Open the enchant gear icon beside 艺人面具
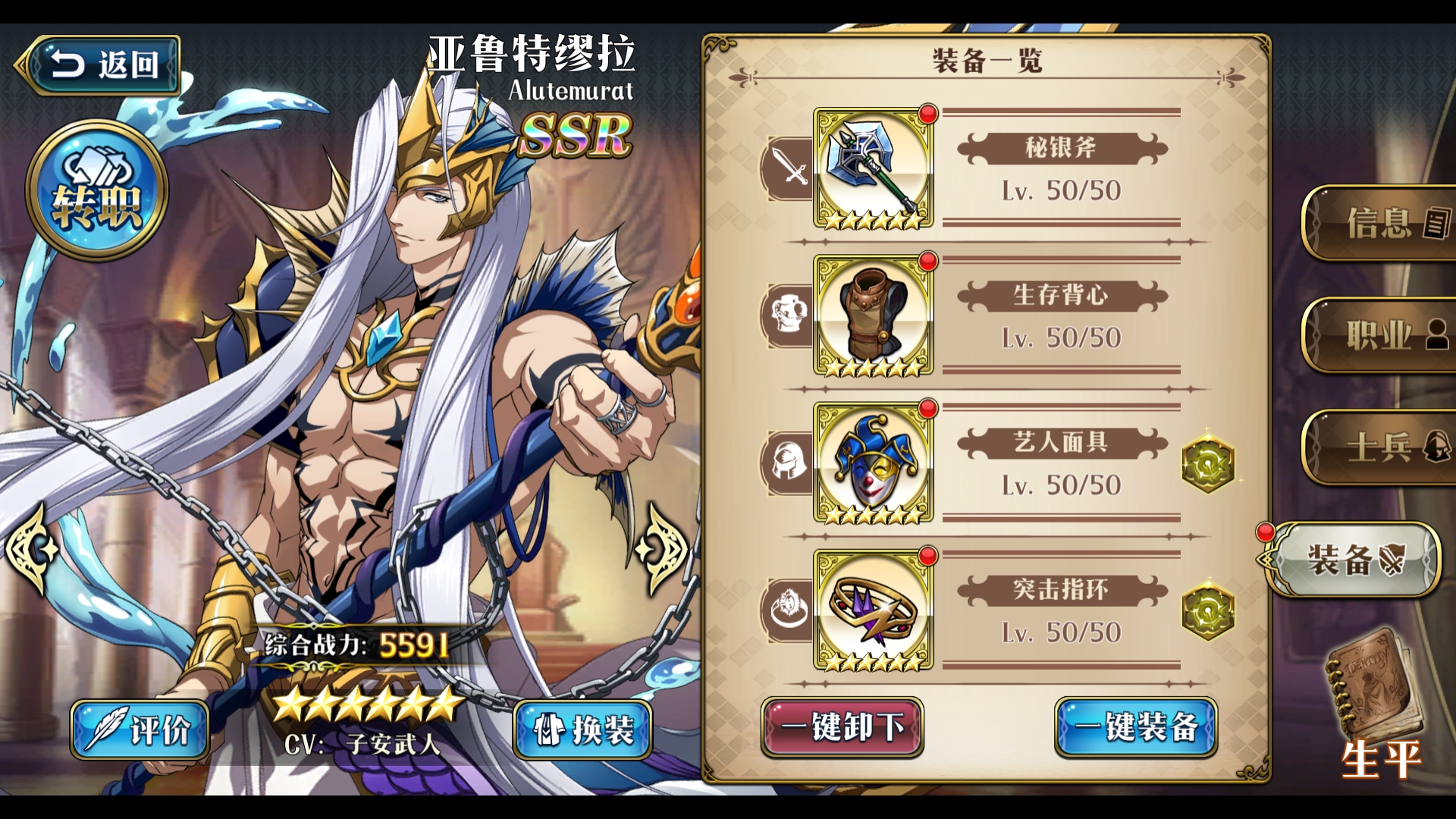1456x819 pixels. click(1208, 463)
